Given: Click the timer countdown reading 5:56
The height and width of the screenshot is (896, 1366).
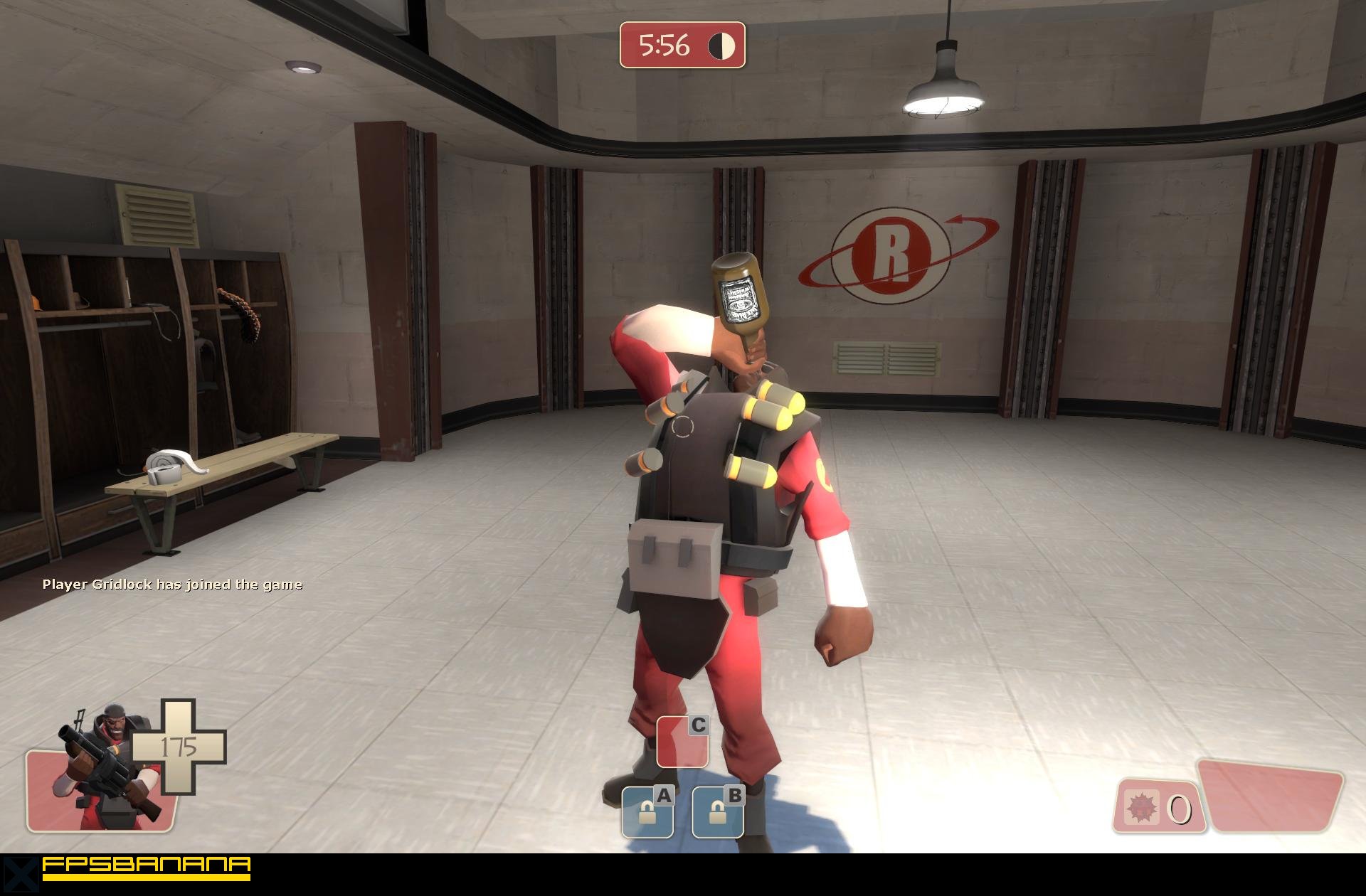Looking at the screenshot, I should point(664,46).
